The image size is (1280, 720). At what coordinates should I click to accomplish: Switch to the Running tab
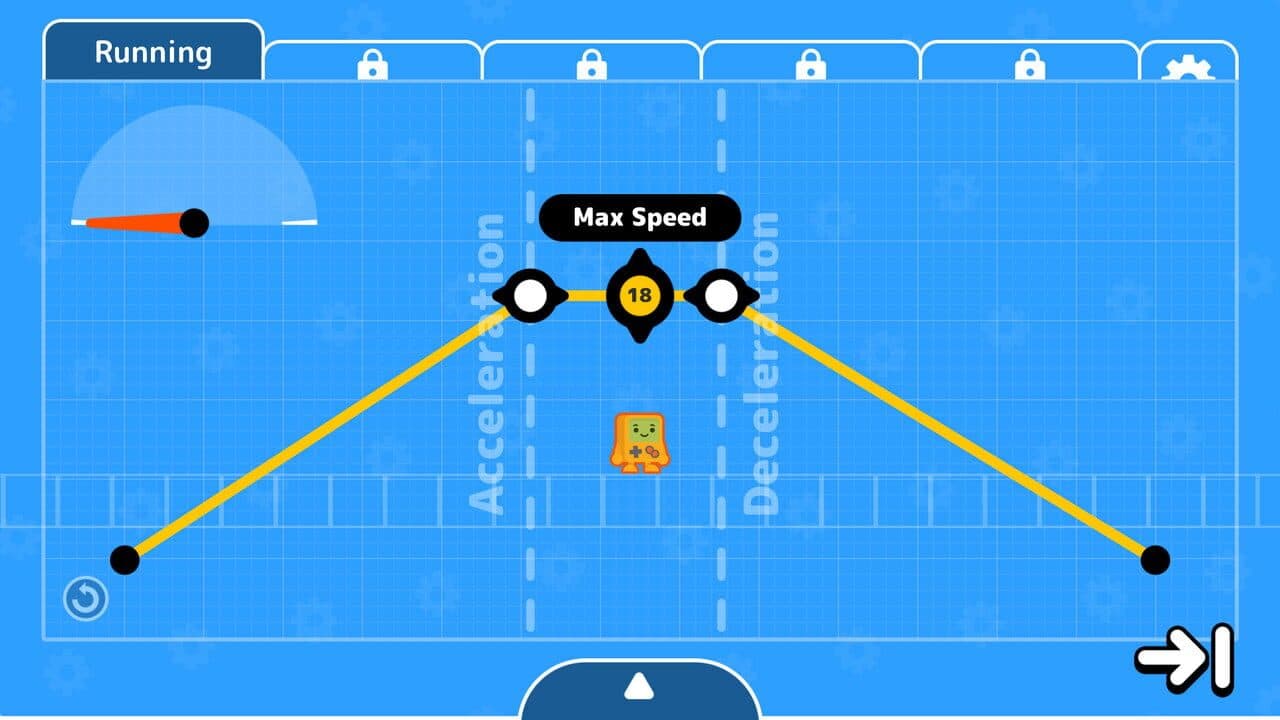pyautogui.click(x=152, y=52)
